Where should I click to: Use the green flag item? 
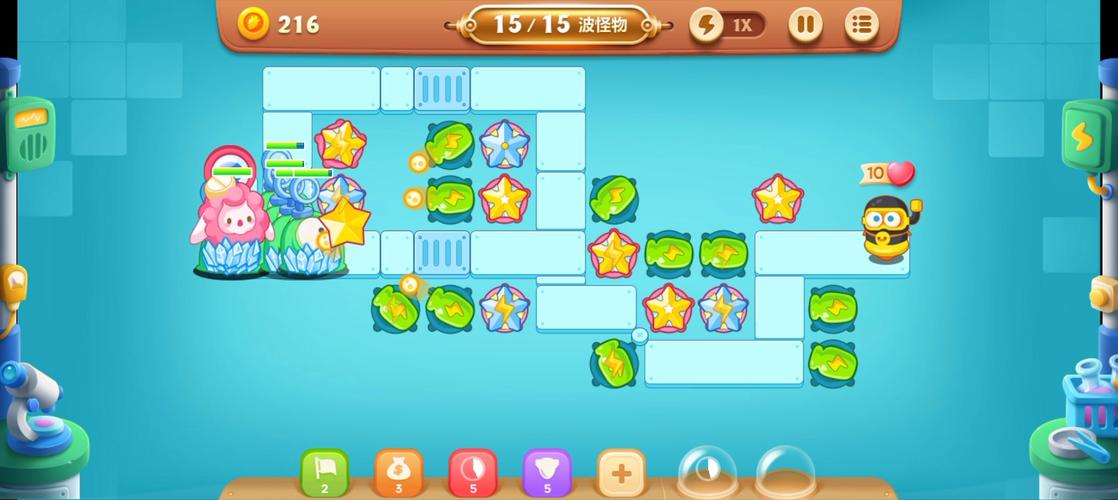click(x=325, y=472)
